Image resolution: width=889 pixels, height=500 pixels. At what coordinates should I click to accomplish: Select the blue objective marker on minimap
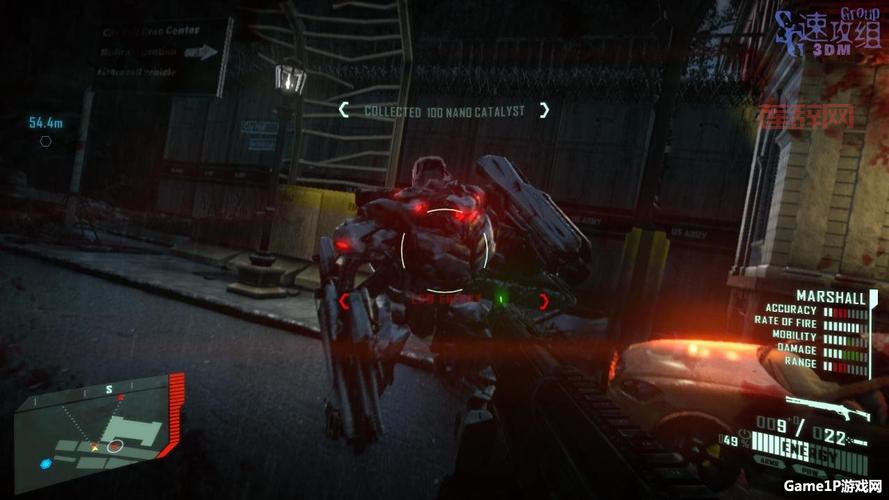(x=45, y=464)
